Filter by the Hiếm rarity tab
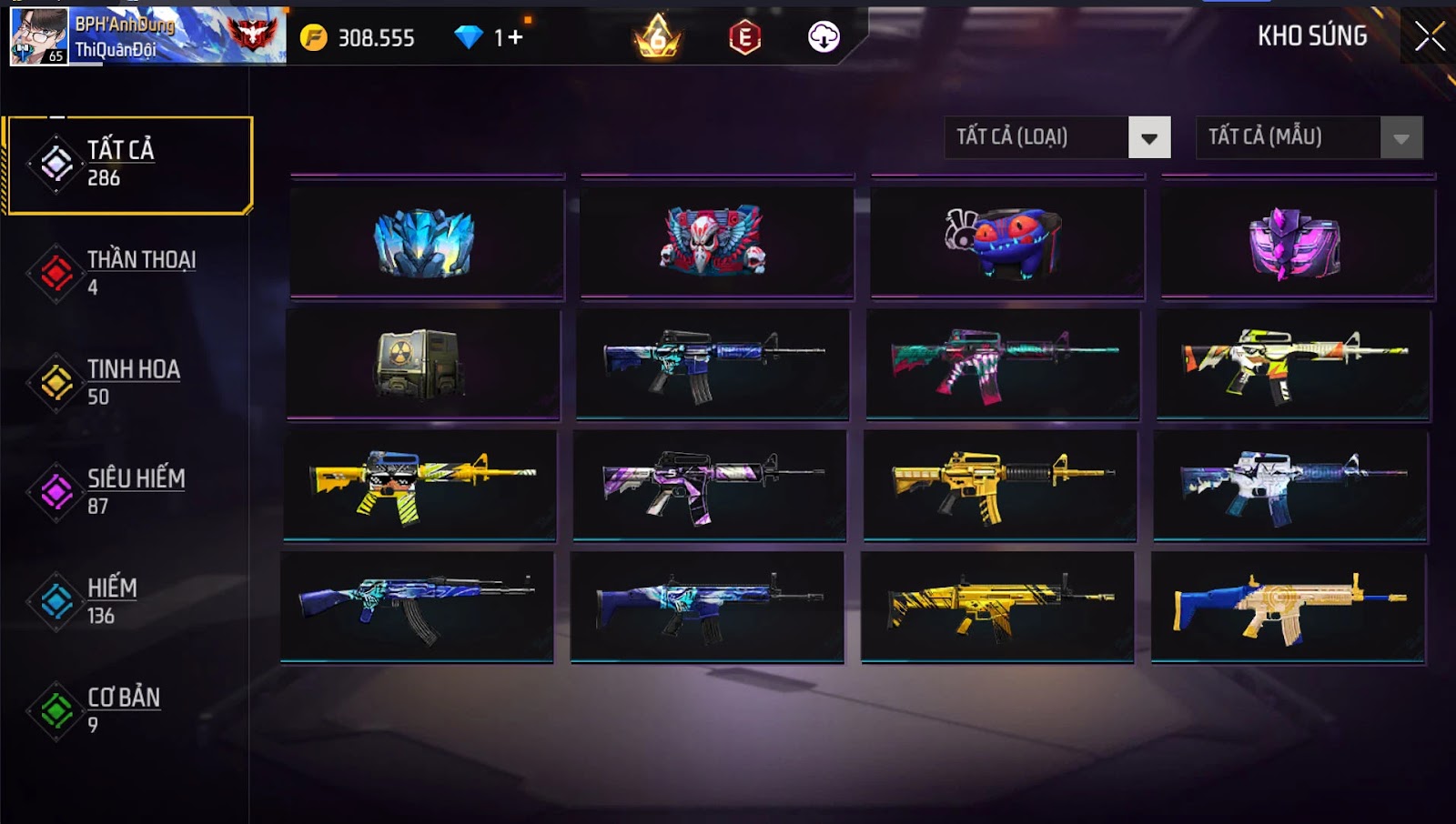The image size is (1456, 824). click(127, 601)
